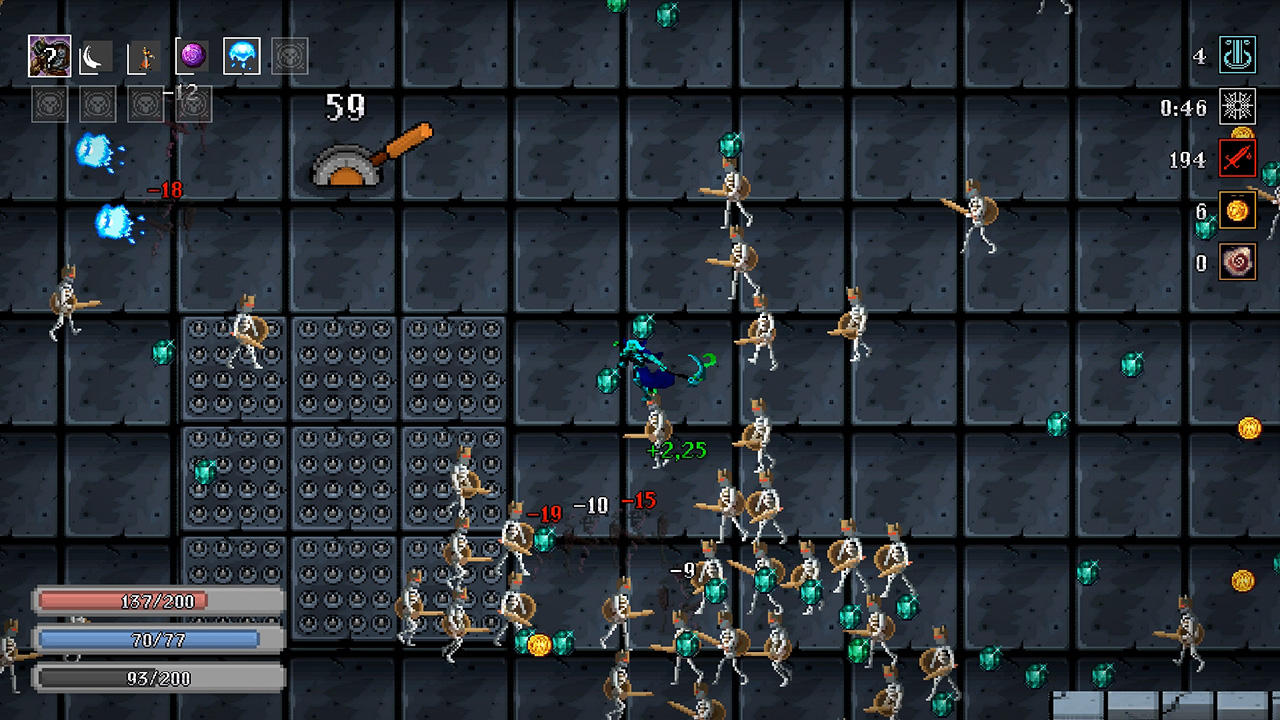Screen dimensions: 1280x720
Task: Click the leftmost skull slot below the ability bar
Action: coord(49,103)
